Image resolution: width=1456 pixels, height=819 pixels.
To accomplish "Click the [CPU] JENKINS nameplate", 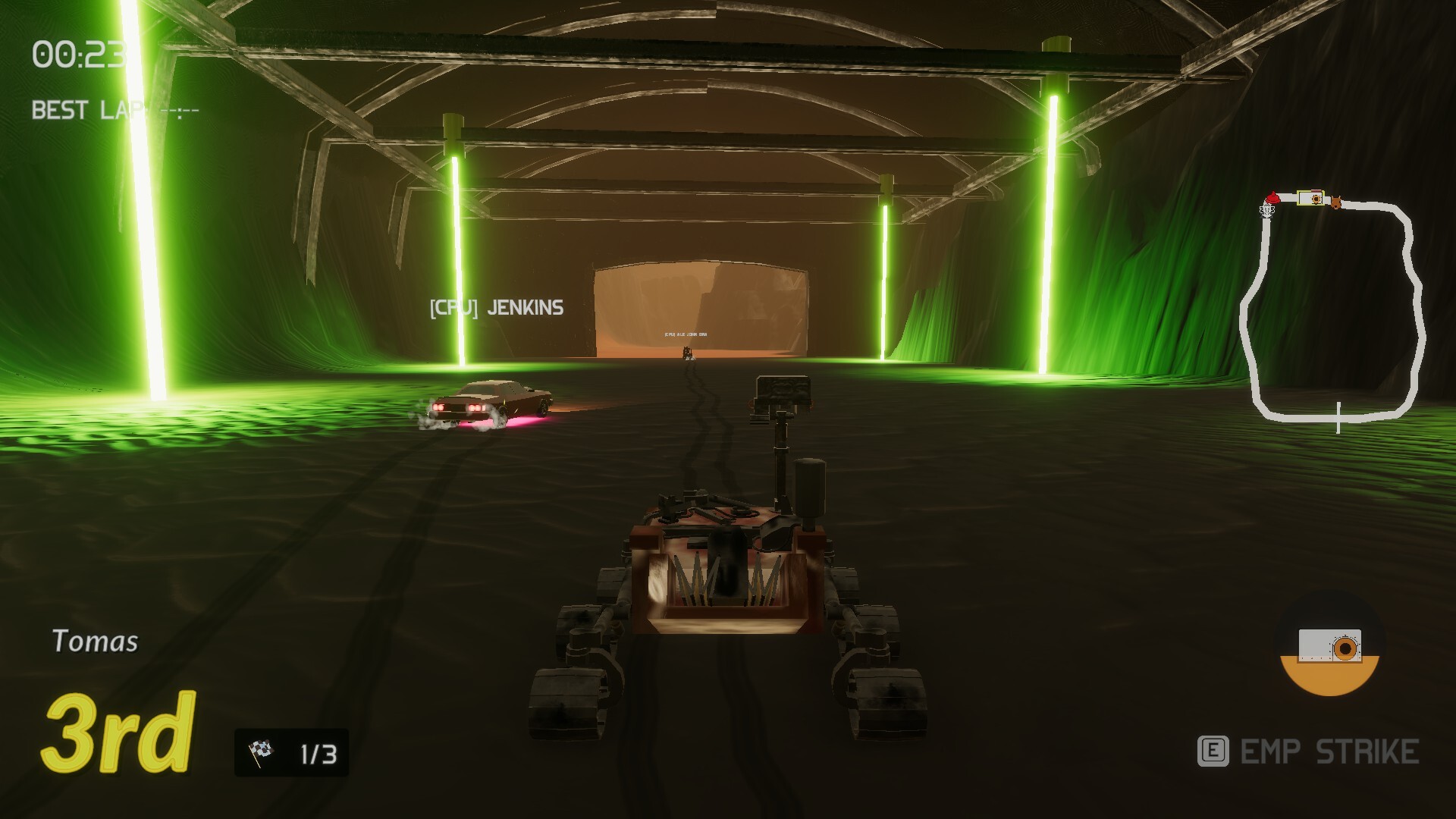I will coord(496,307).
